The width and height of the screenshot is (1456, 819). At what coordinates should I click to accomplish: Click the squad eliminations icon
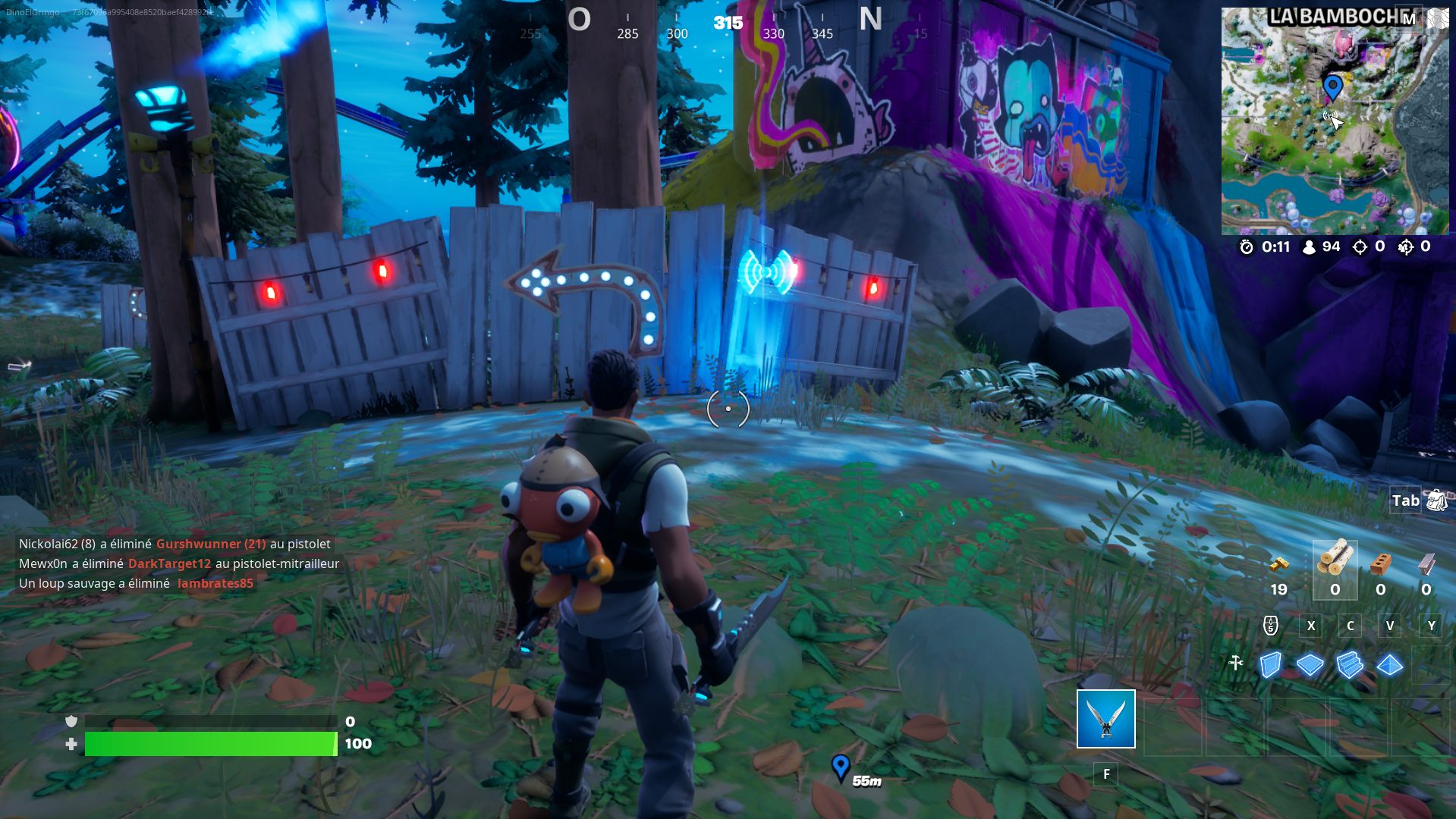click(1406, 246)
